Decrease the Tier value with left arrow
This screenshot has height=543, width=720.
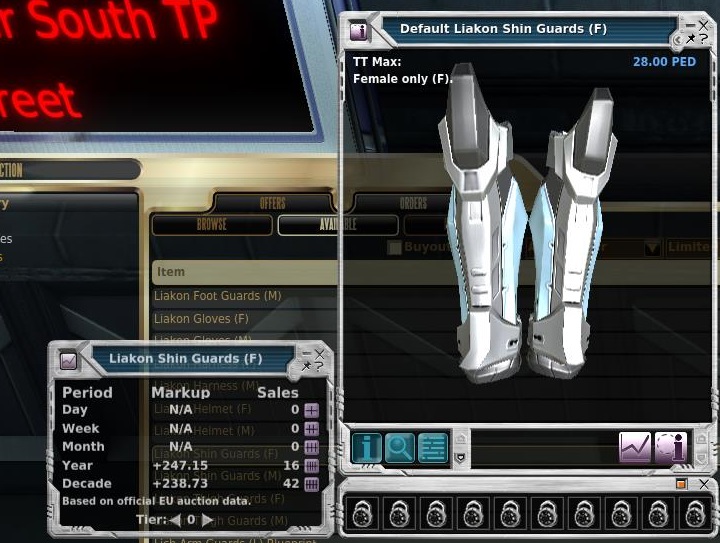pos(175,520)
